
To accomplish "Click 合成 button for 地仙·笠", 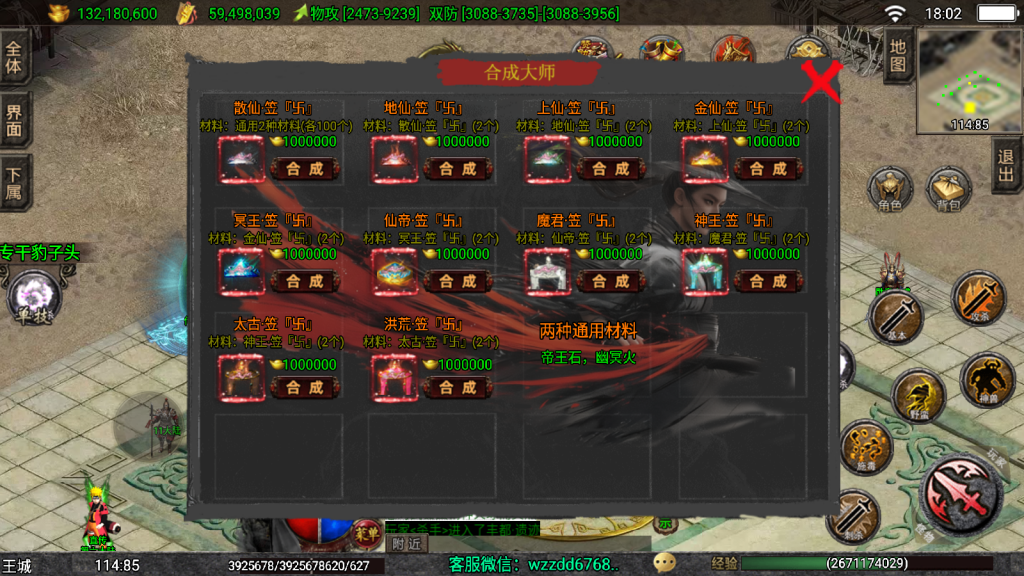I will click(x=458, y=169).
